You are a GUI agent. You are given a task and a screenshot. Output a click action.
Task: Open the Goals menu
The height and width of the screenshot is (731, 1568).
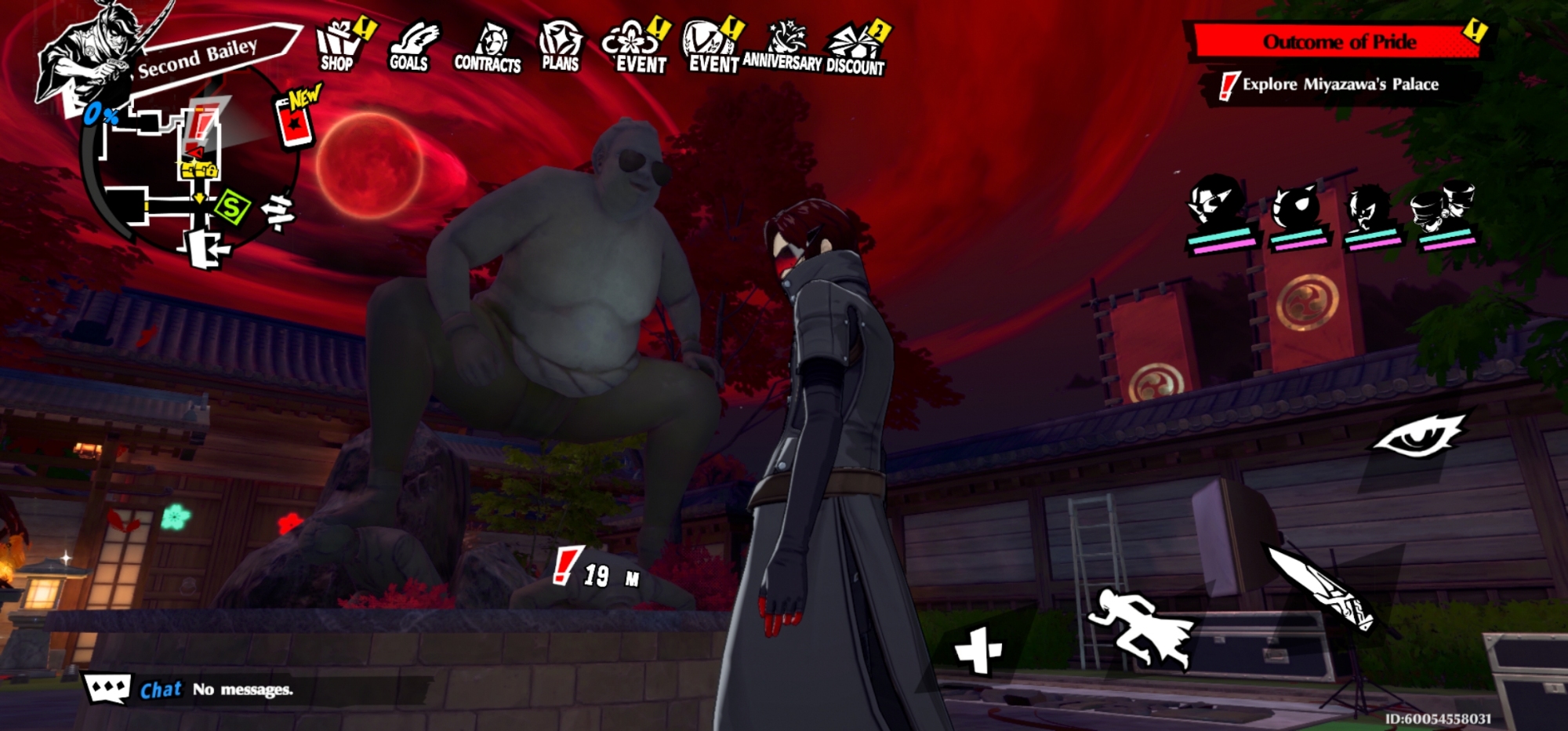[409, 49]
